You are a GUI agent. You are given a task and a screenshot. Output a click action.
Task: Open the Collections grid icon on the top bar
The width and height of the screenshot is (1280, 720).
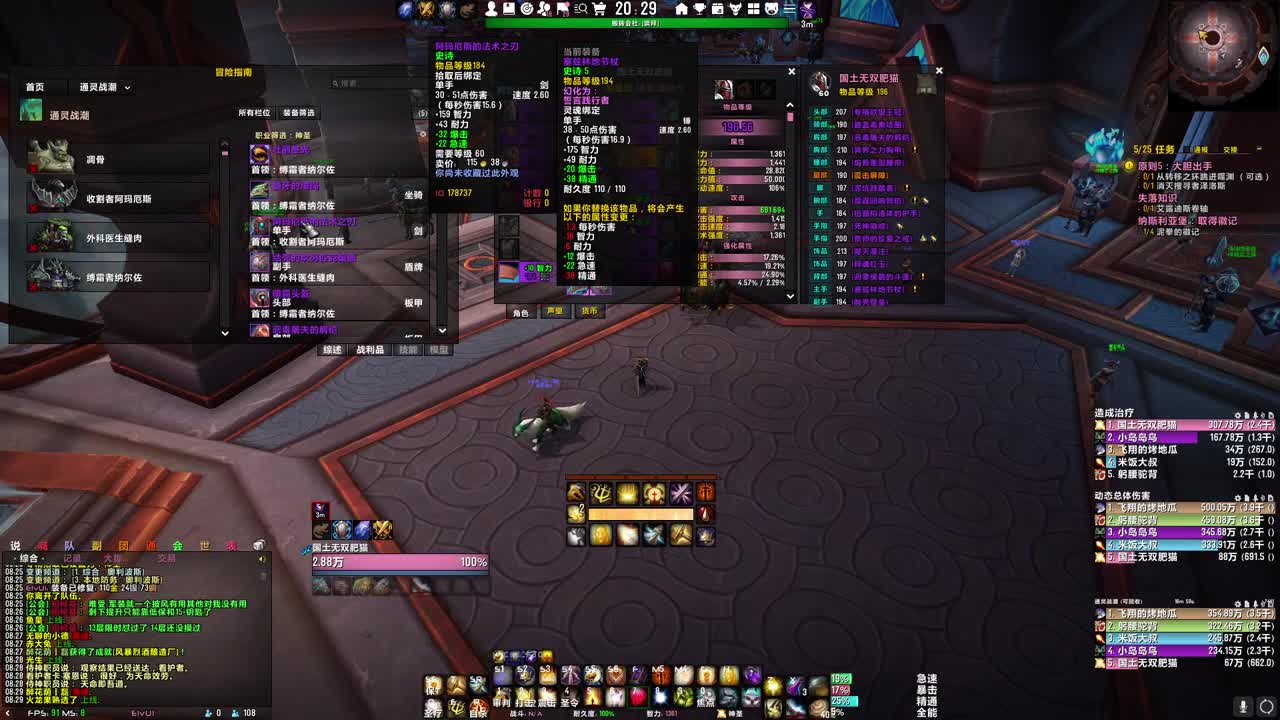(x=753, y=9)
